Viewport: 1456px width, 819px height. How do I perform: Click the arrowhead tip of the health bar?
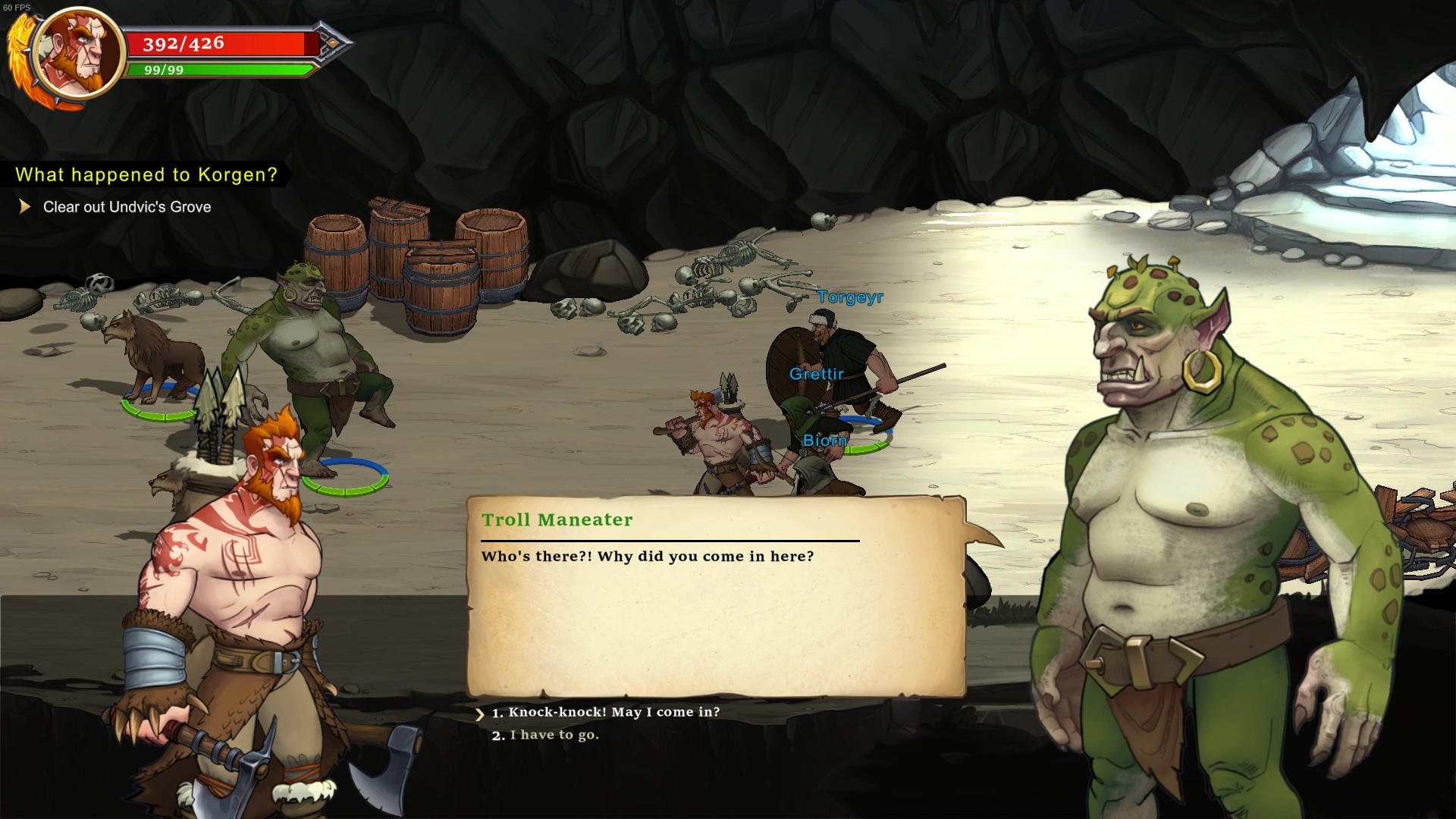point(330,43)
